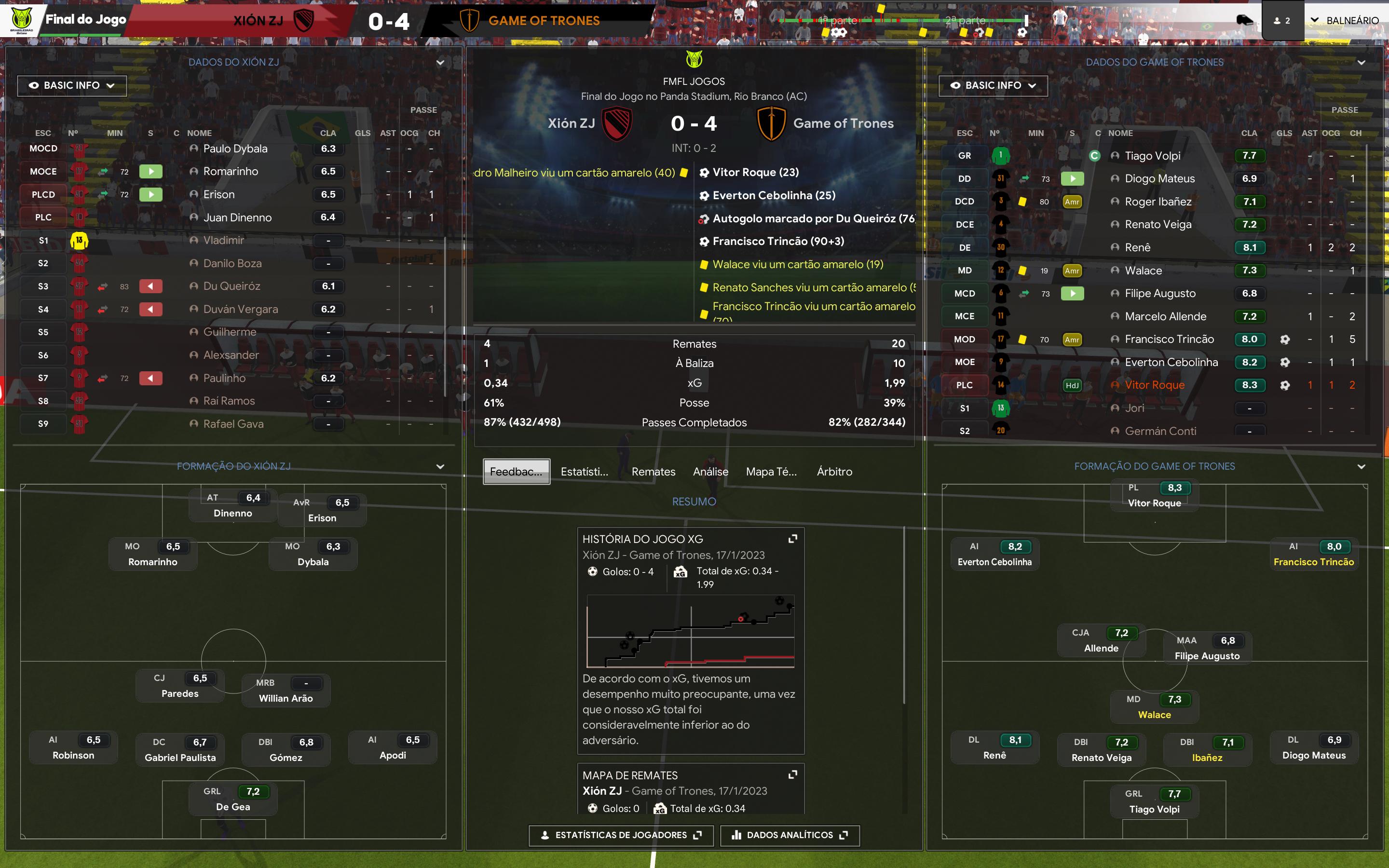Image resolution: width=1389 pixels, height=868 pixels.
Task: Open the Formação do Xión ZJ selector
Action: tap(440, 467)
